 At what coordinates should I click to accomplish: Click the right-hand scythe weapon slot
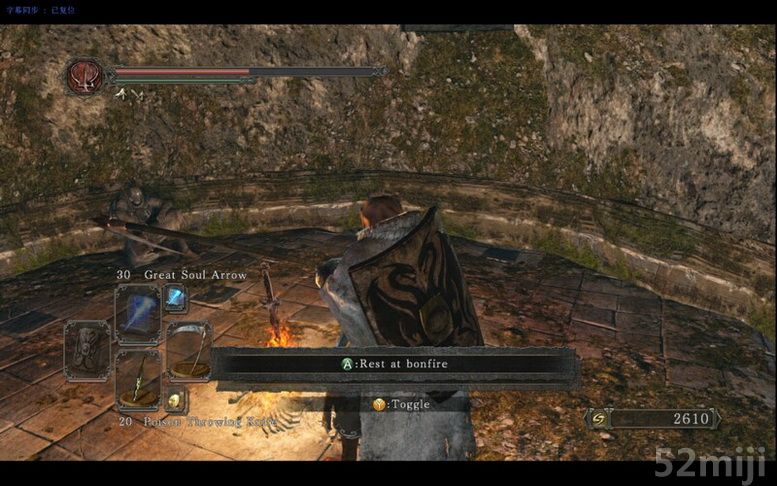(x=189, y=350)
